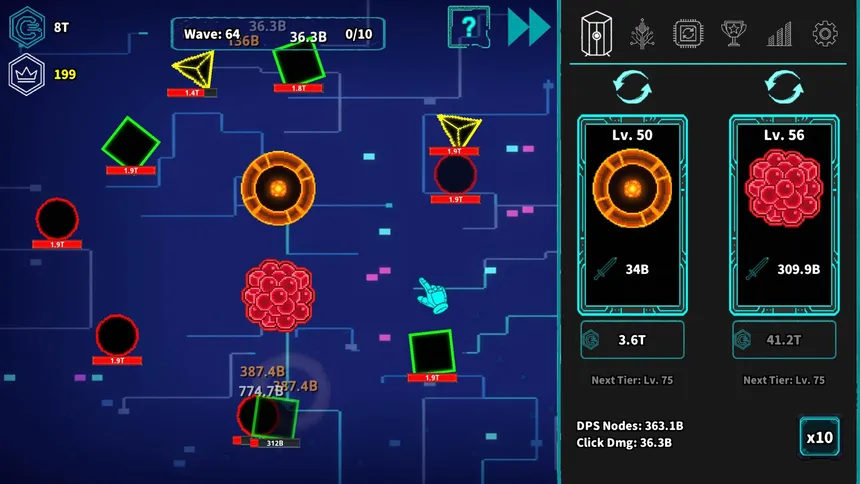Open the question mark help box
The height and width of the screenshot is (484, 860).
pos(468,26)
